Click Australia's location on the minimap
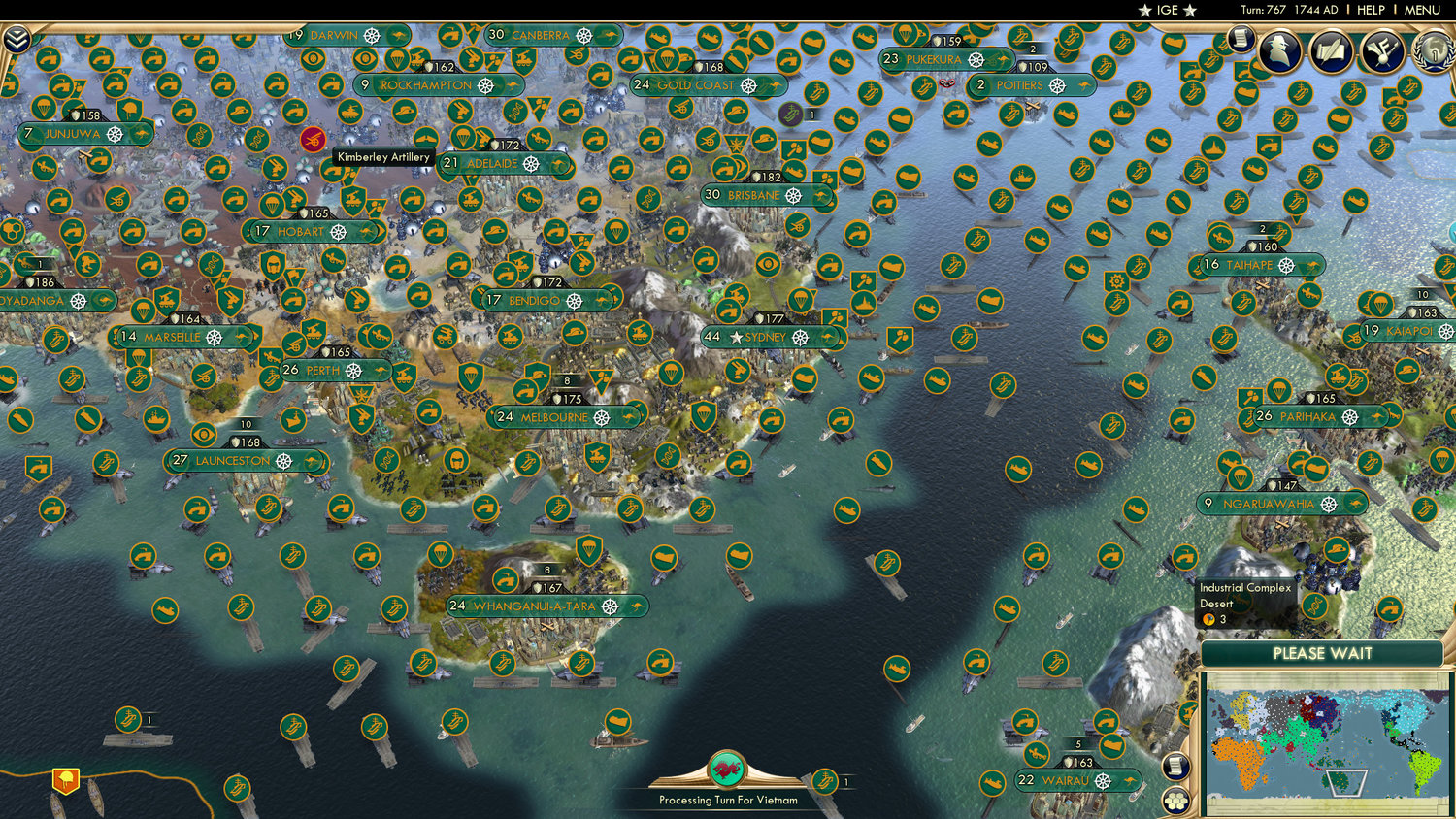Image resolution: width=1456 pixels, height=819 pixels. [1336, 779]
